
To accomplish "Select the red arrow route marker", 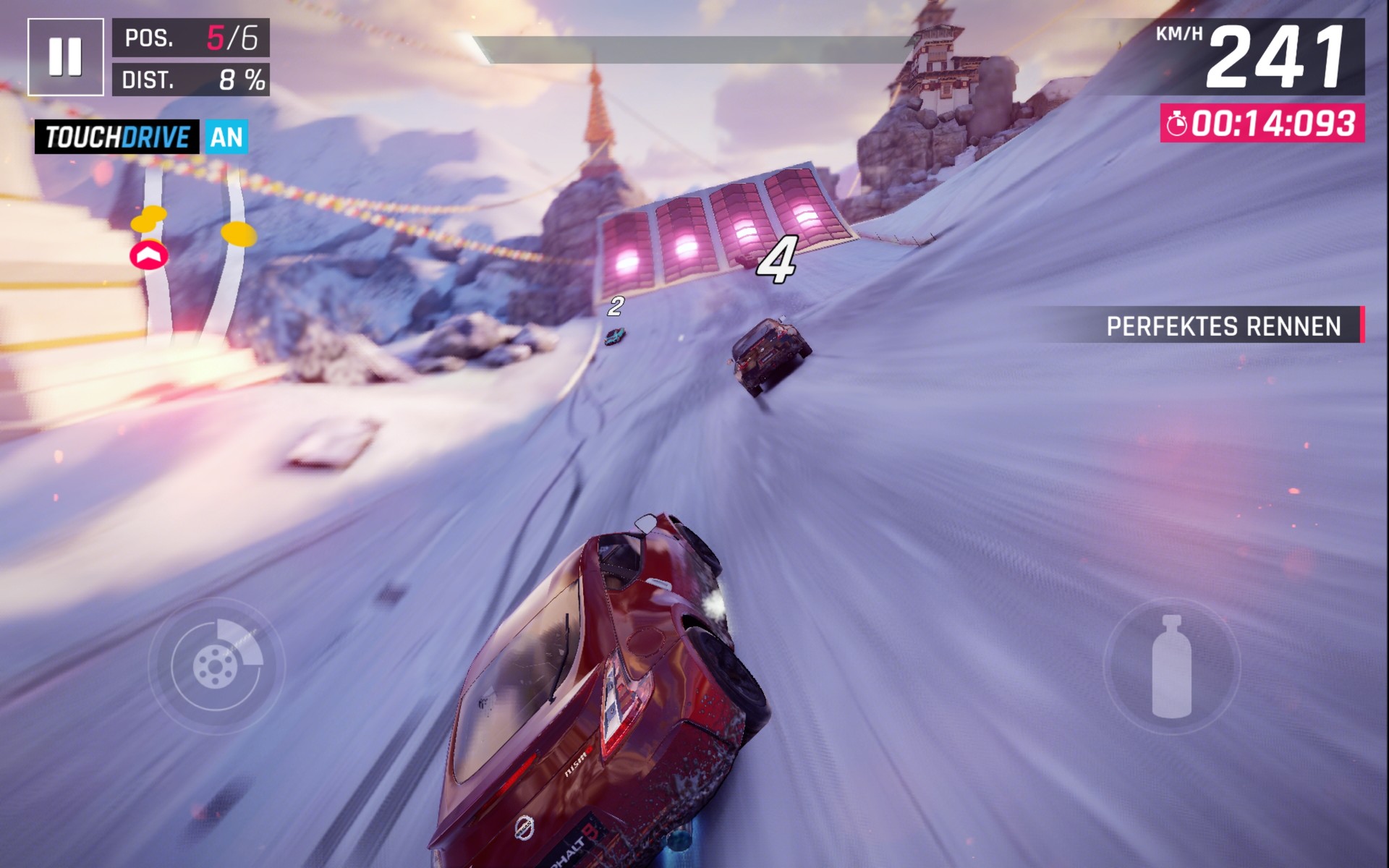I will pyautogui.click(x=149, y=255).
